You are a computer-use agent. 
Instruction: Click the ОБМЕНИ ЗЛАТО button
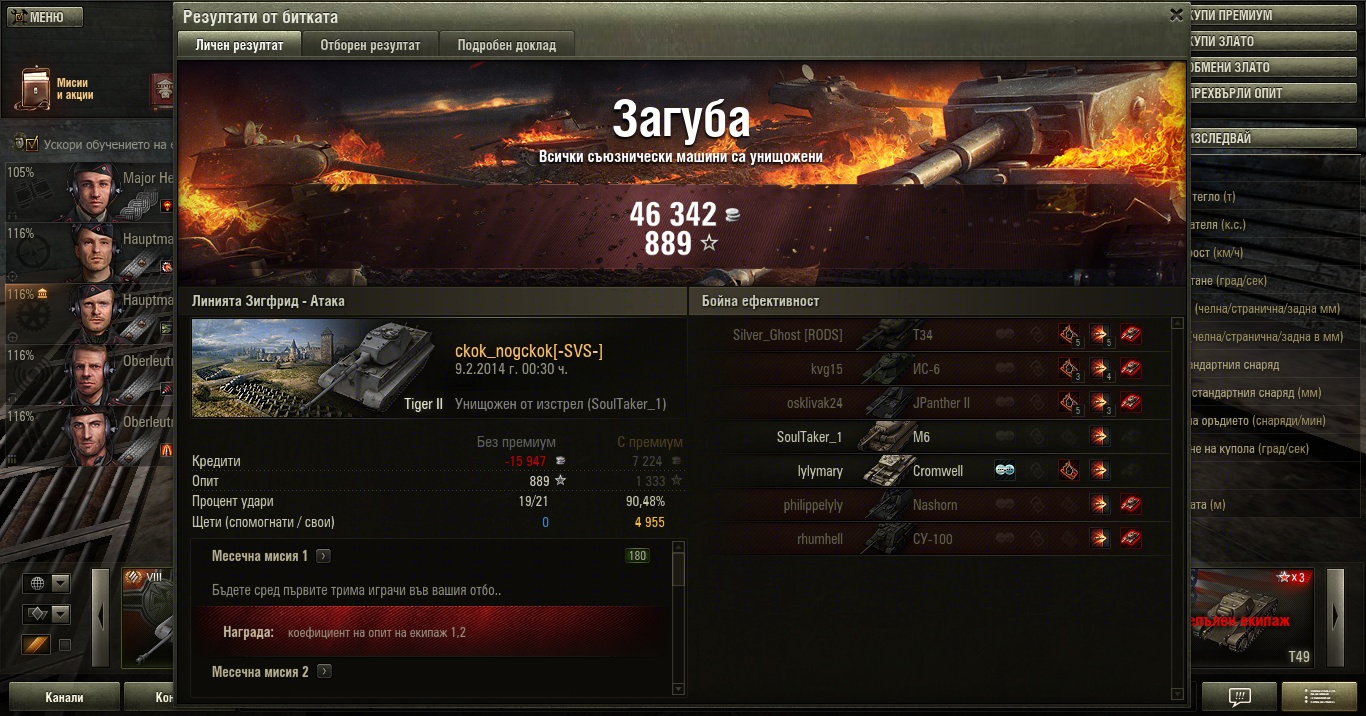click(x=1268, y=68)
